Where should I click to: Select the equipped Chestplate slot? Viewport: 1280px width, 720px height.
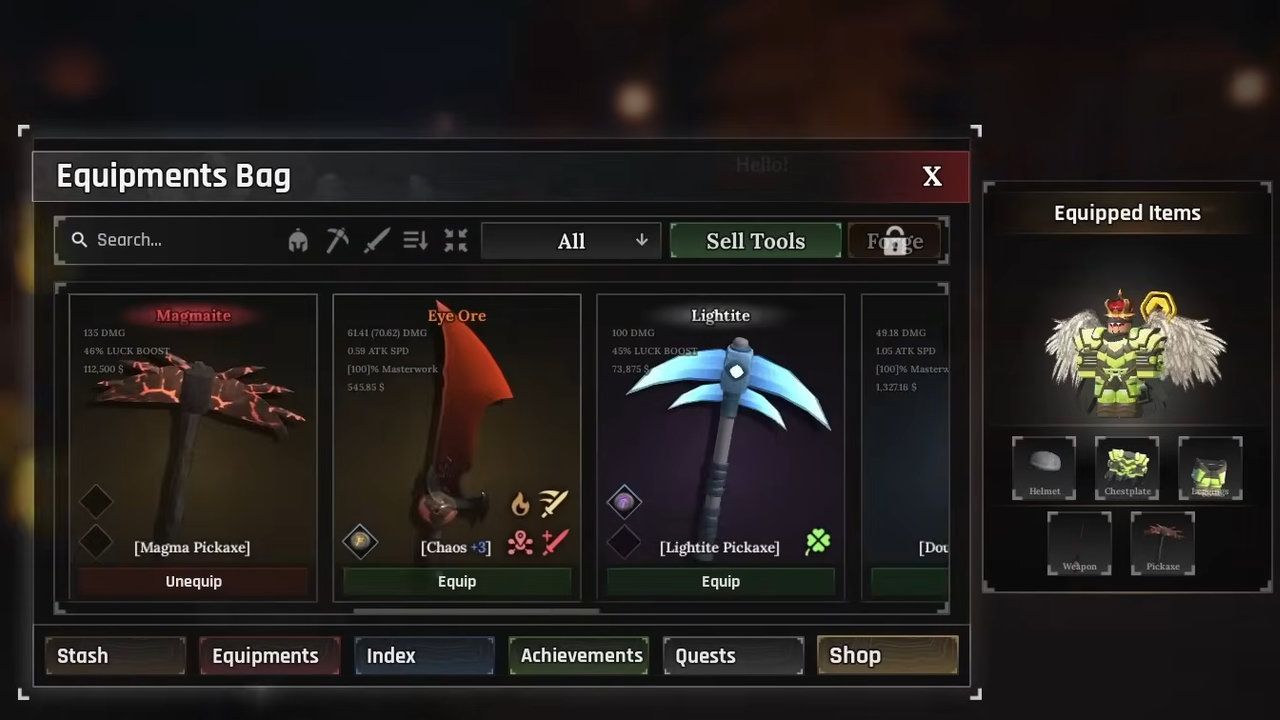tap(1127, 467)
